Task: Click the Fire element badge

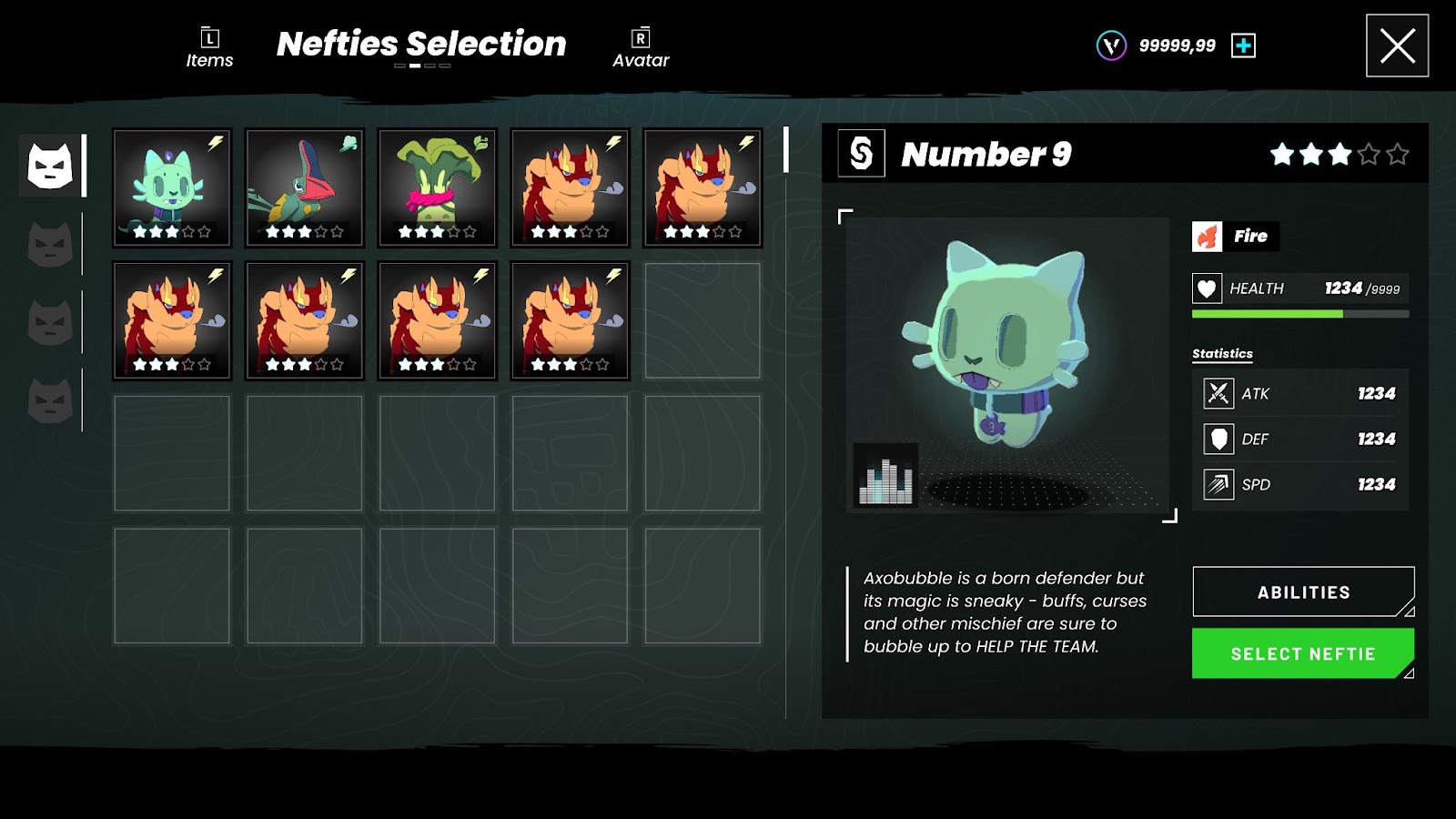Action: coord(1235,237)
